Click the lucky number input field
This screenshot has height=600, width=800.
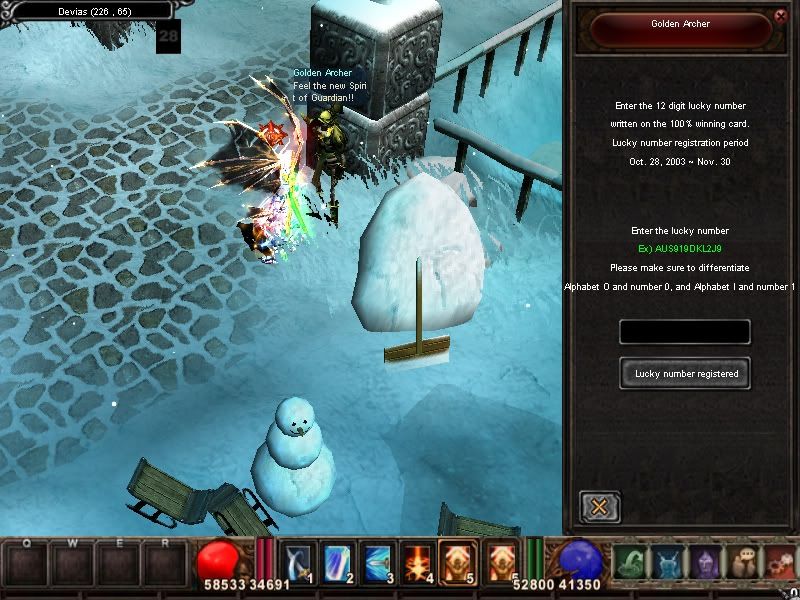pos(685,332)
